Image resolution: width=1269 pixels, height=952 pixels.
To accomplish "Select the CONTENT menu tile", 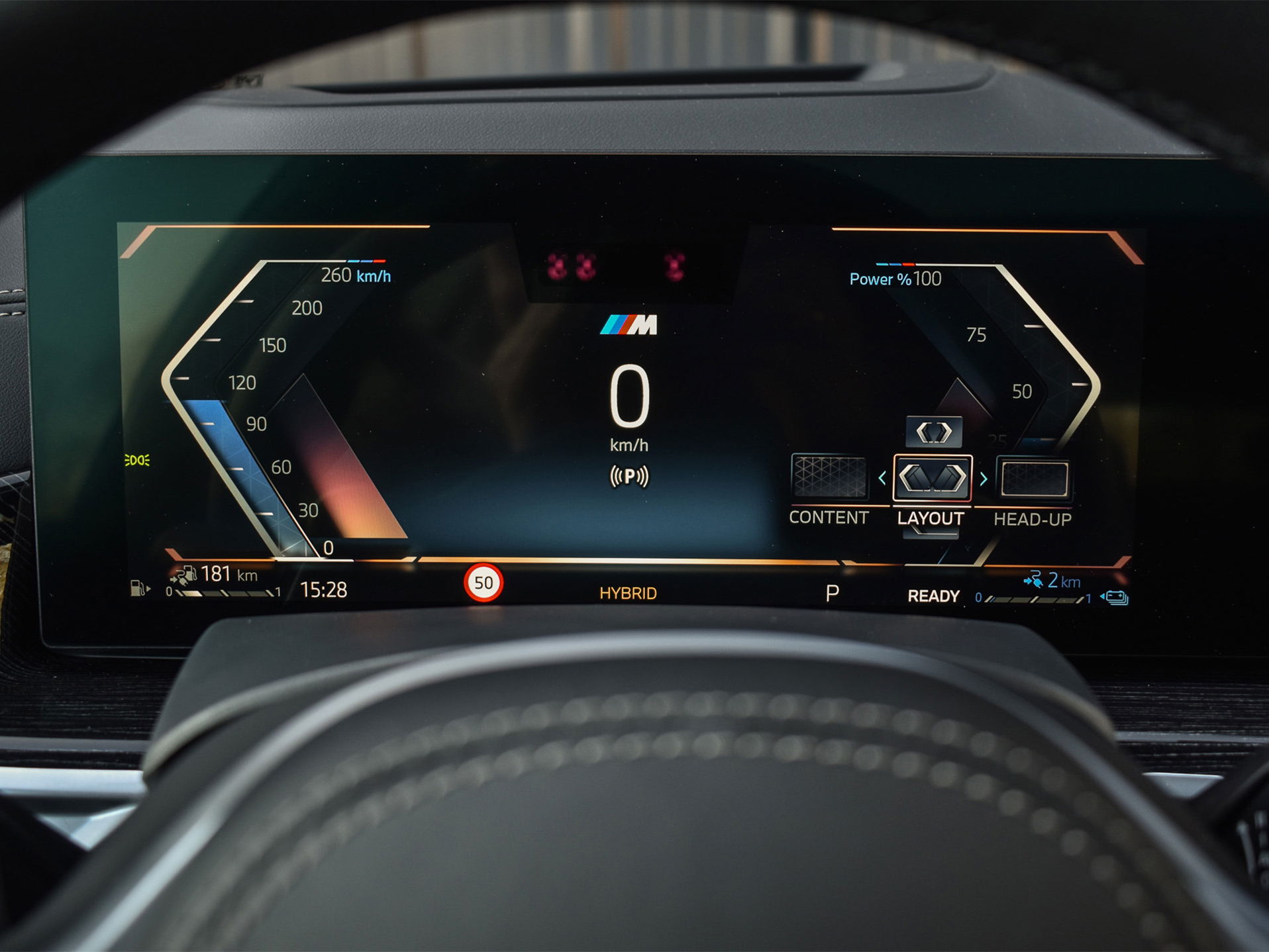I will tap(829, 477).
